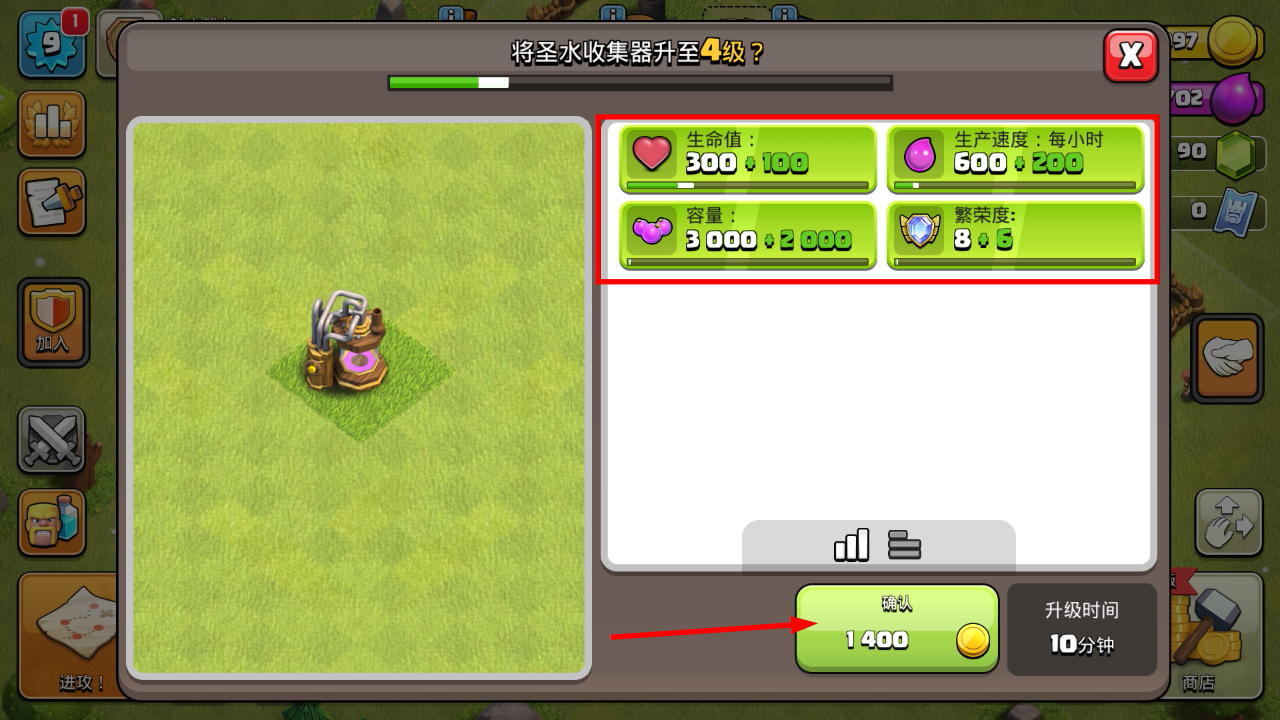Viewport: 1280px width, 720px height.
Task: Switch to the stacked list view
Action: 904,545
